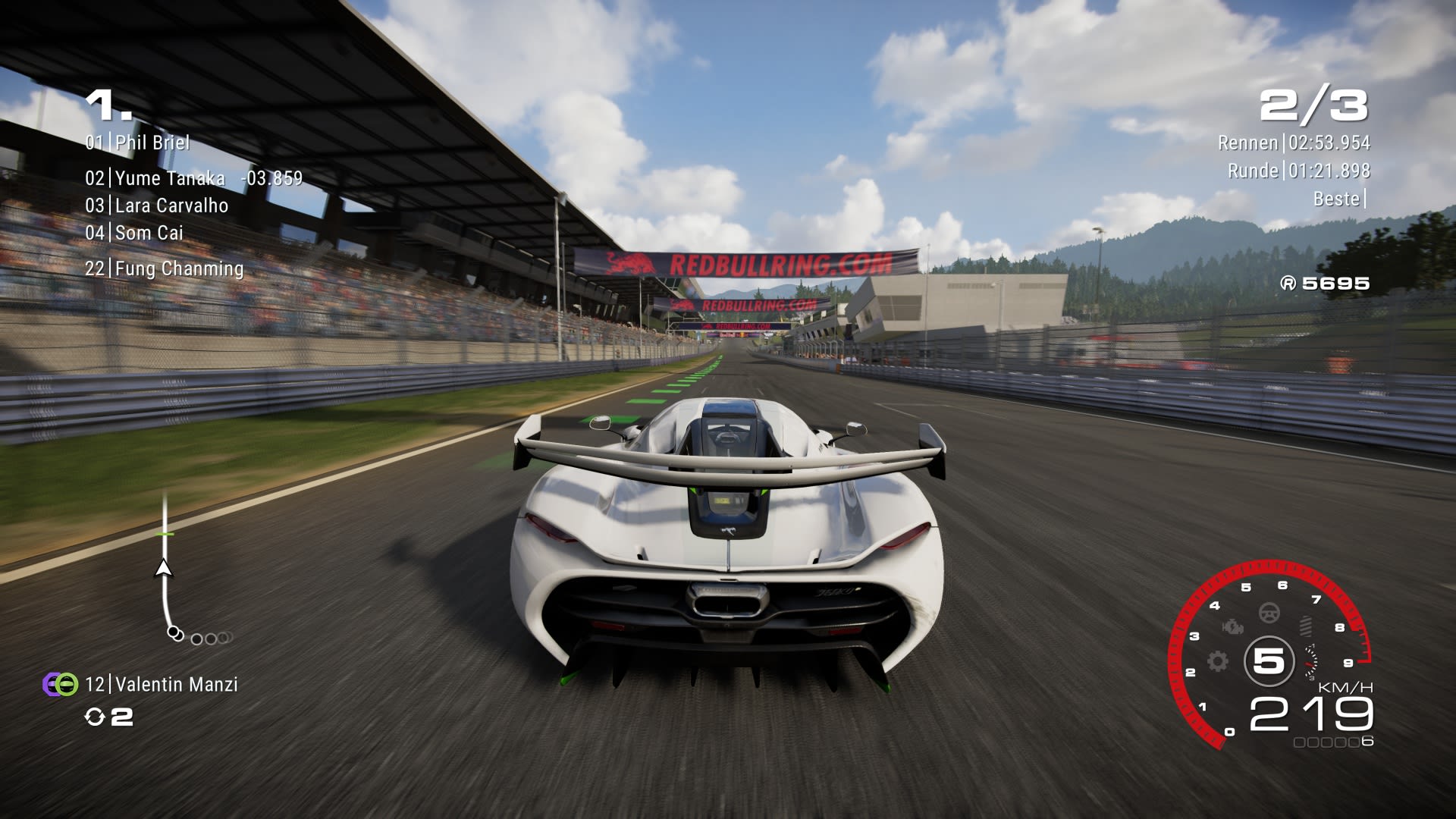Click the steering wheel damage icon
Image resolution: width=1456 pixels, height=819 pixels.
point(1269,613)
